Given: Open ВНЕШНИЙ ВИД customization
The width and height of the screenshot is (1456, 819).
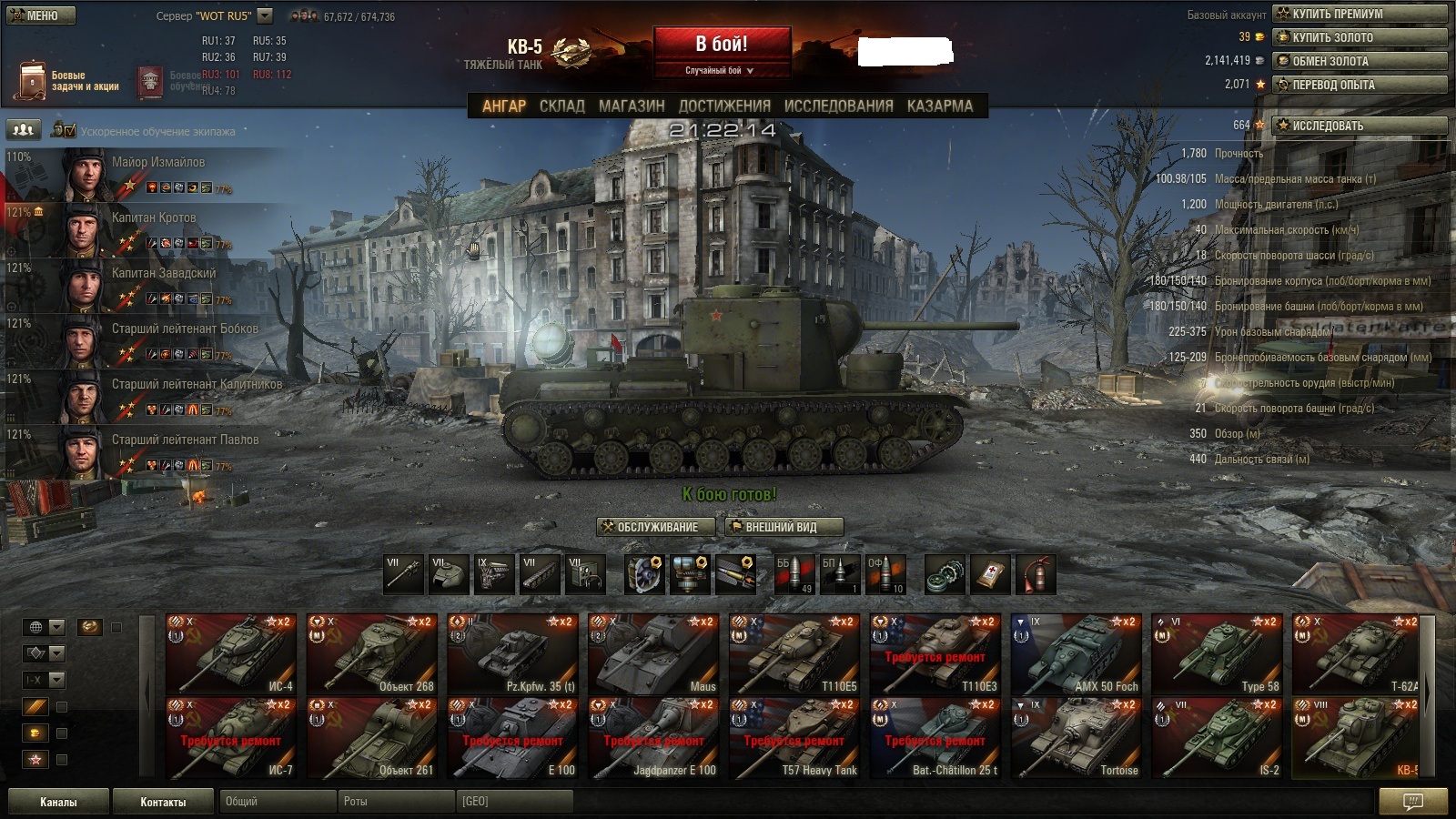Looking at the screenshot, I should [x=784, y=527].
